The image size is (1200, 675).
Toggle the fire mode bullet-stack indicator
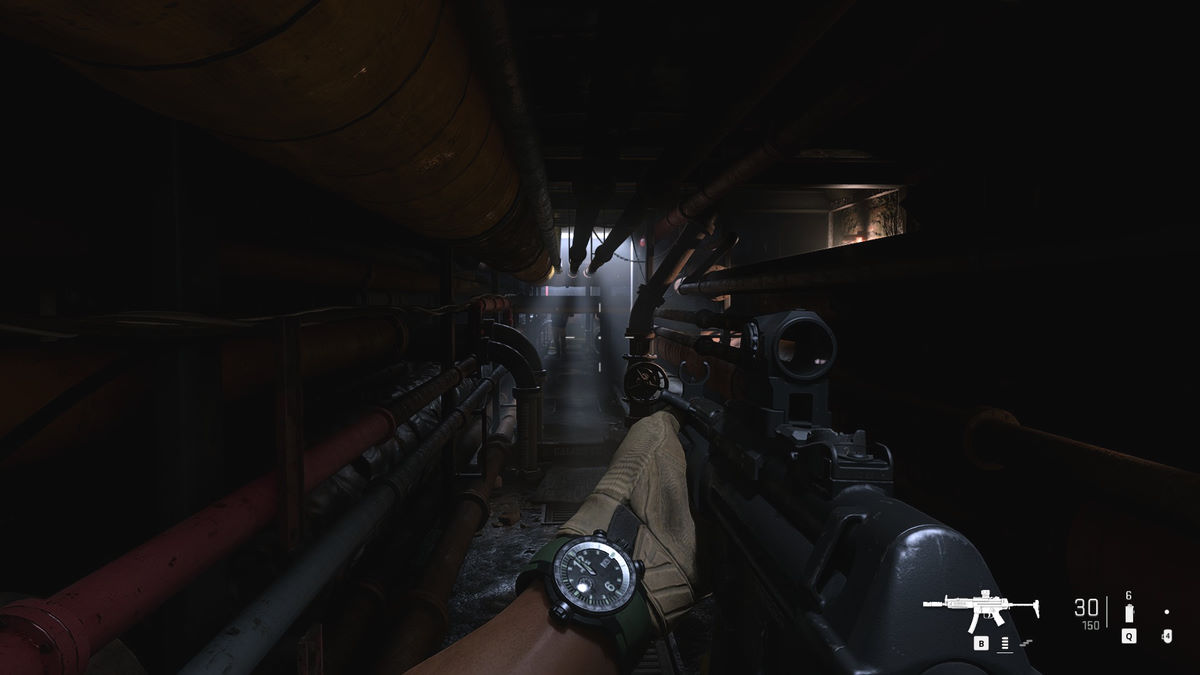coord(1003,644)
